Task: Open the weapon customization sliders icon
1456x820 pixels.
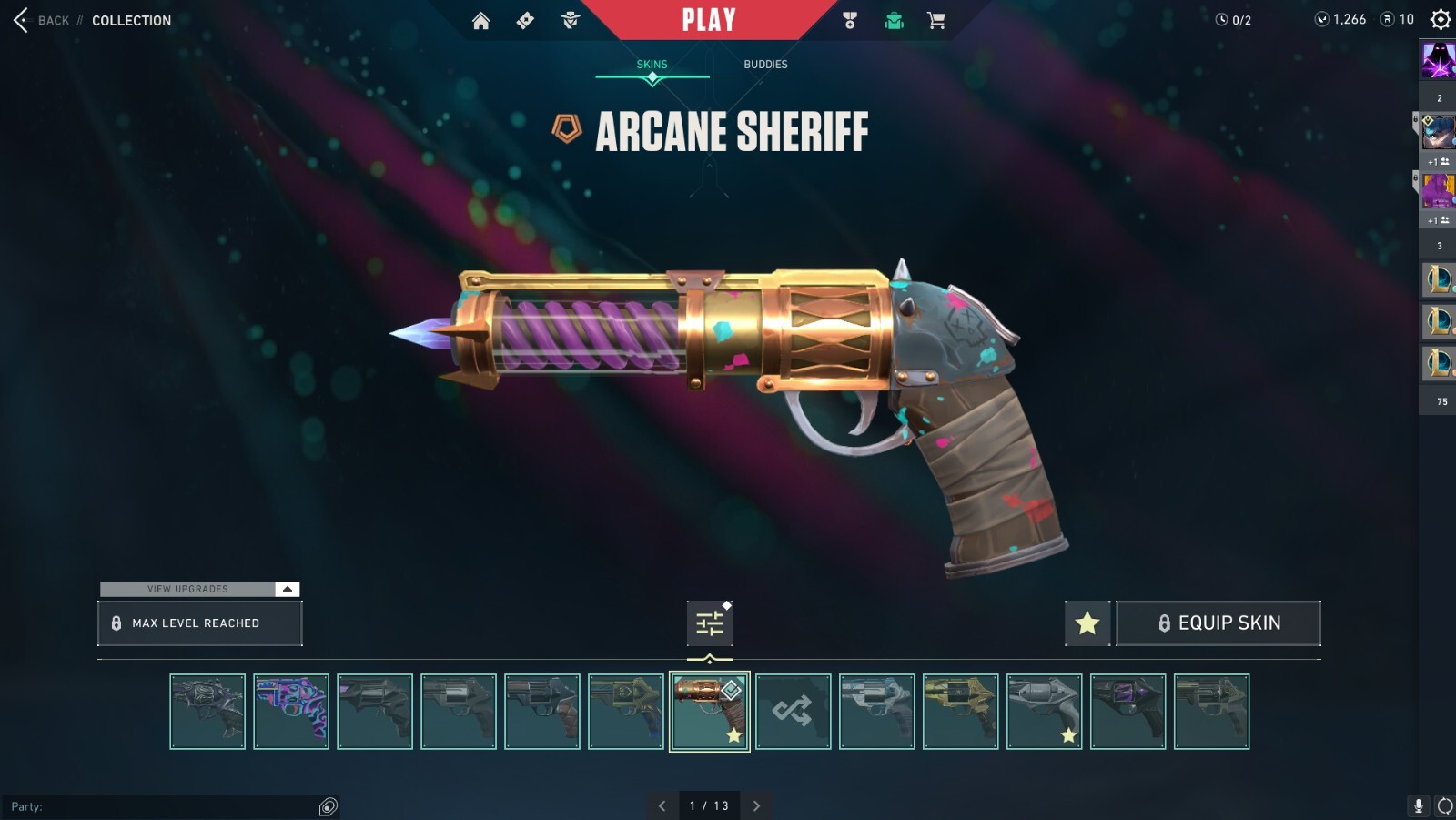Action: coord(709,623)
